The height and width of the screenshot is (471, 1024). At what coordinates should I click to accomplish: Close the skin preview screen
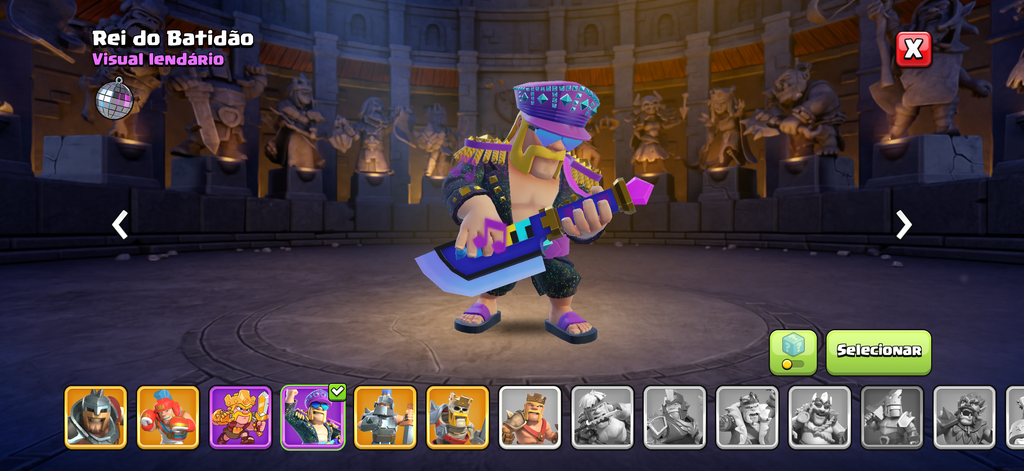(913, 49)
